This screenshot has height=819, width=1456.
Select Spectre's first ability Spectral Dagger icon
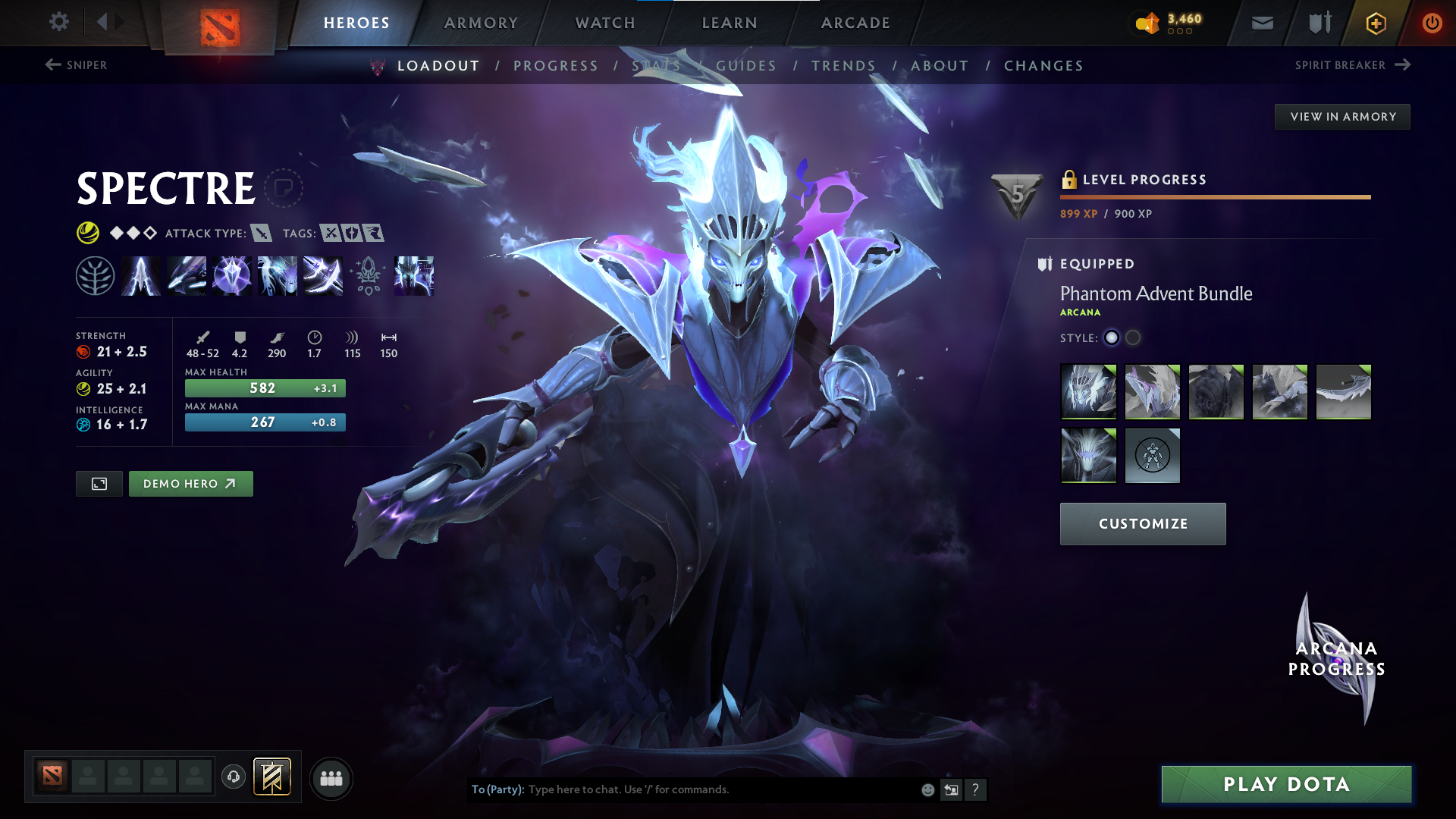[x=141, y=275]
